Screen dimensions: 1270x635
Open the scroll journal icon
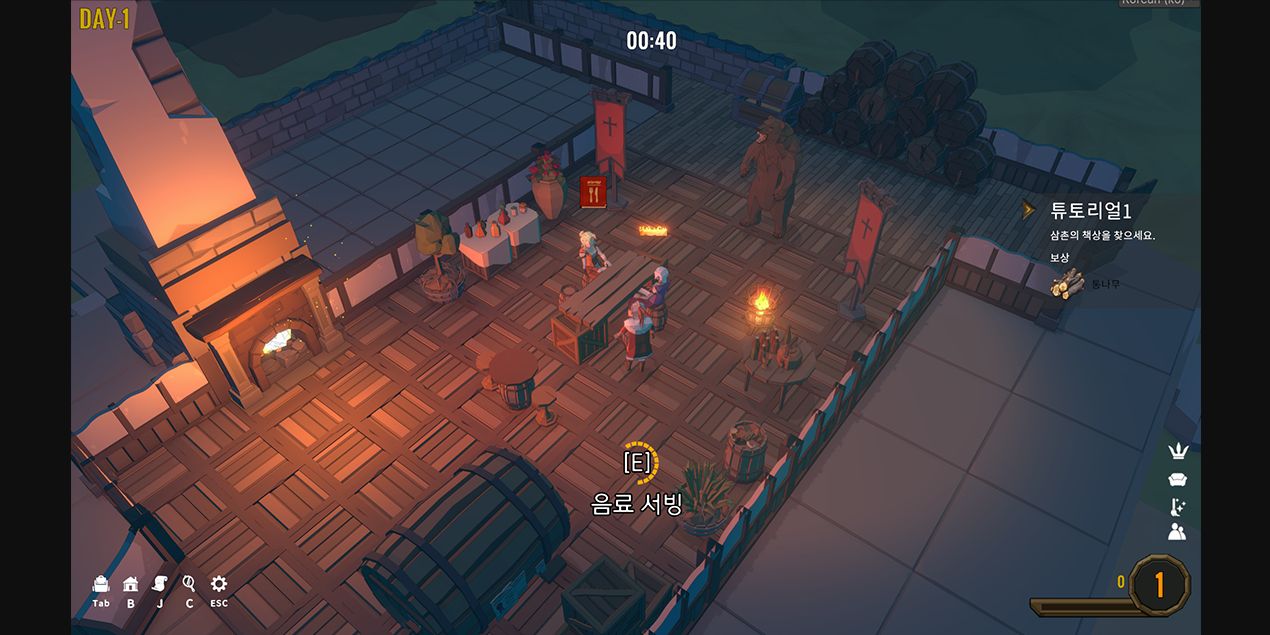pos(159,584)
